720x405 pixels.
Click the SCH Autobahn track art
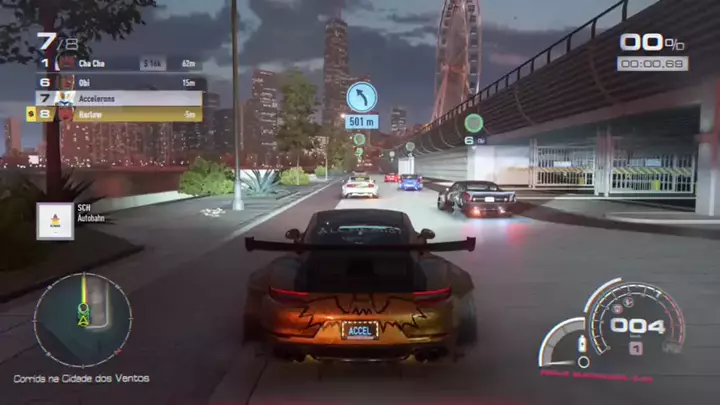click(x=55, y=220)
